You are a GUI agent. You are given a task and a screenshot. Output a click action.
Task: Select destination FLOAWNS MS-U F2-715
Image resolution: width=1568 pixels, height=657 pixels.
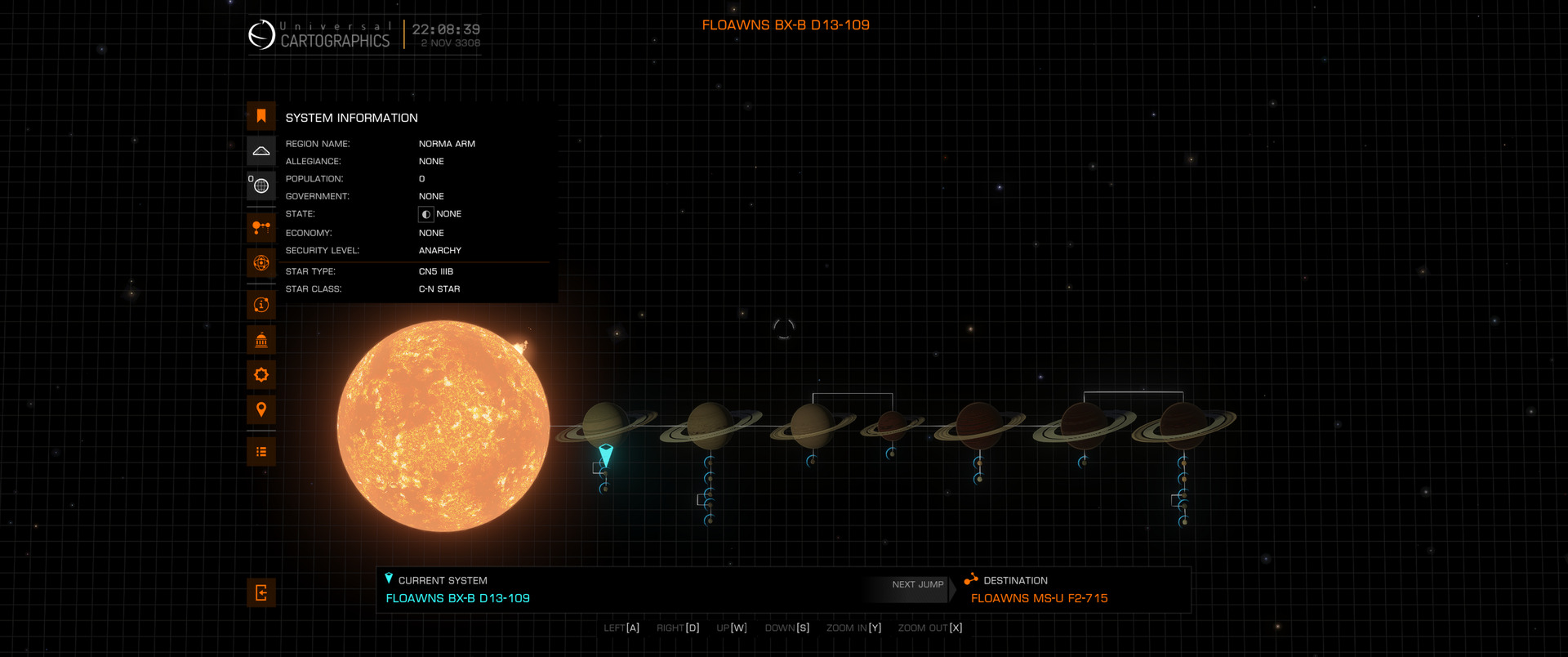click(x=1039, y=598)
